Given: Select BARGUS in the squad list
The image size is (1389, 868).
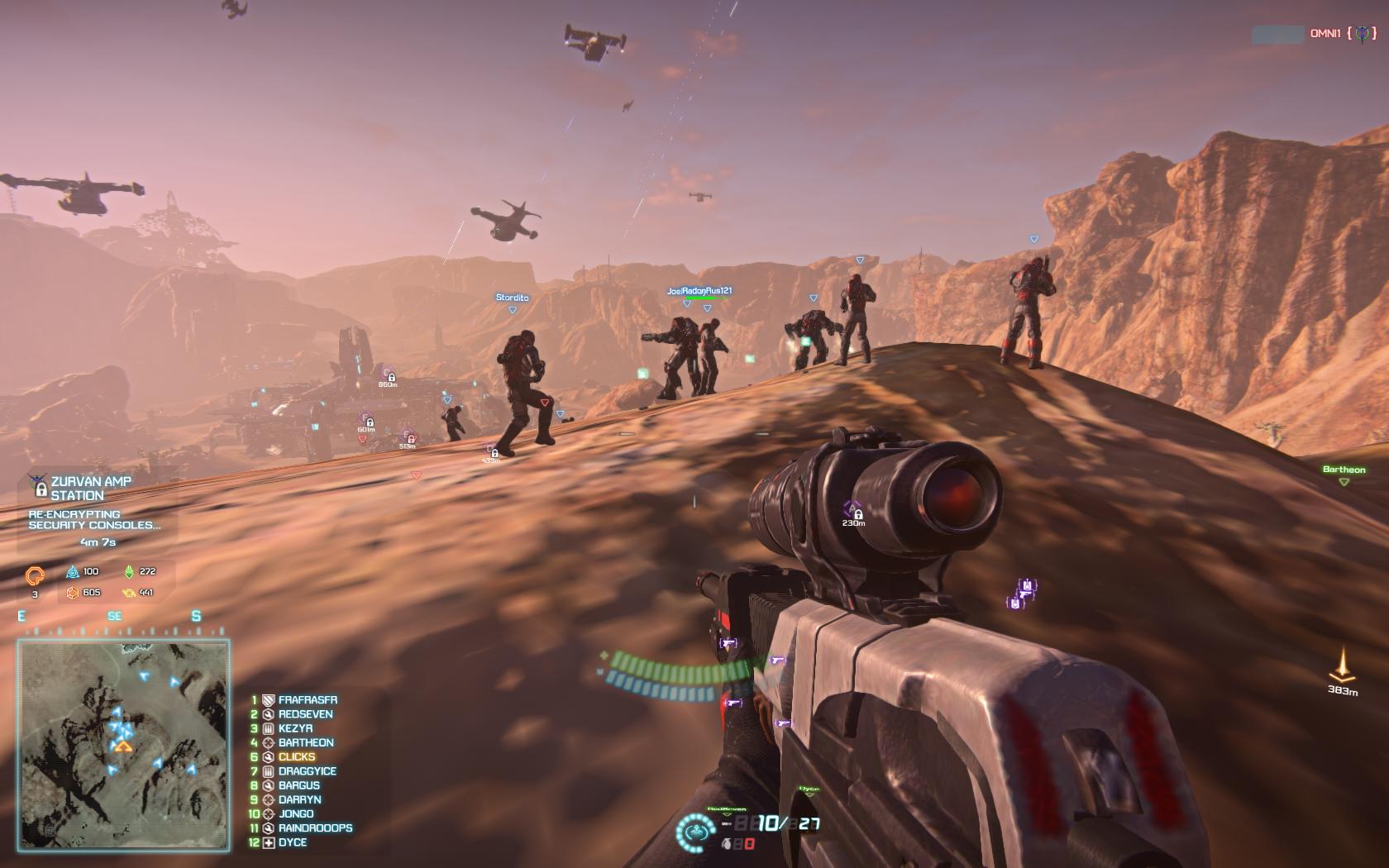Looking at the screenshot, I should (x=298, y=785).
